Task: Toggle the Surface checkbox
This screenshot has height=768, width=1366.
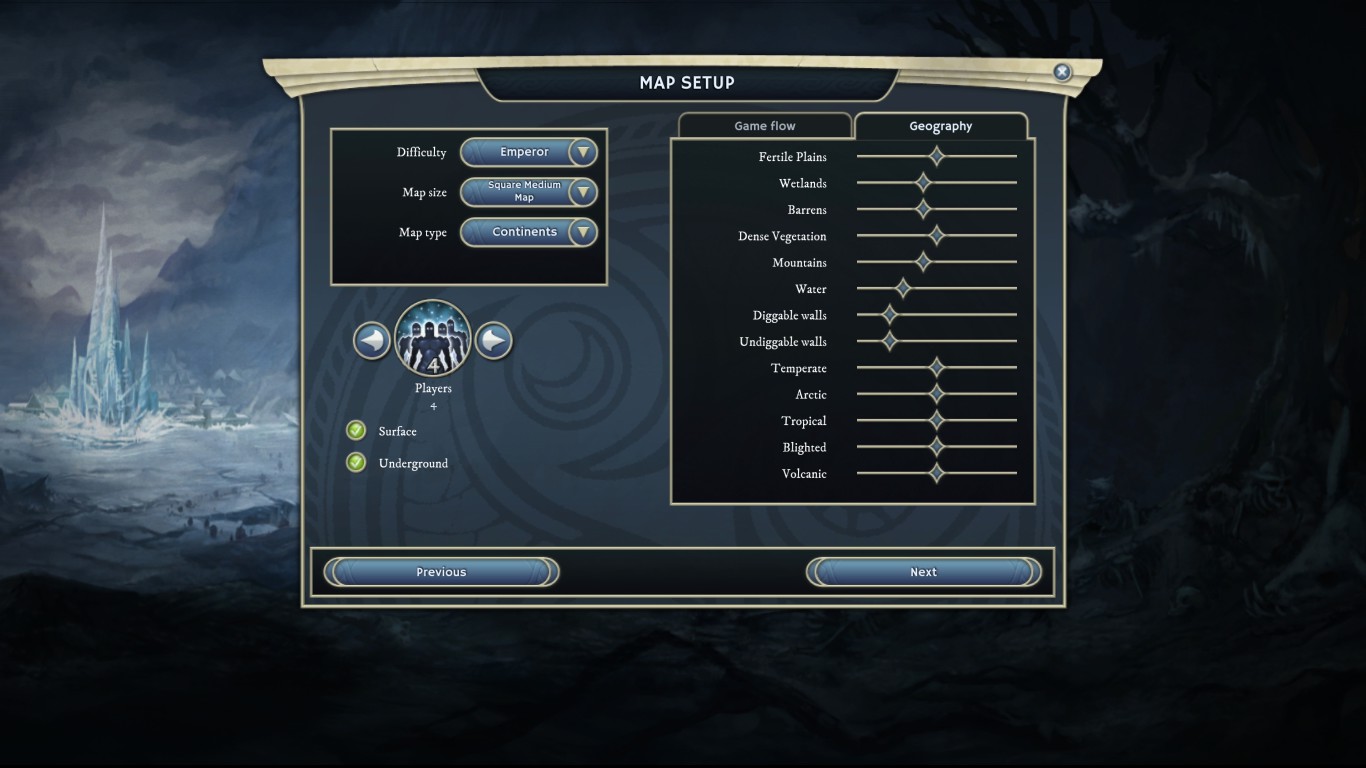Action: 356,431
